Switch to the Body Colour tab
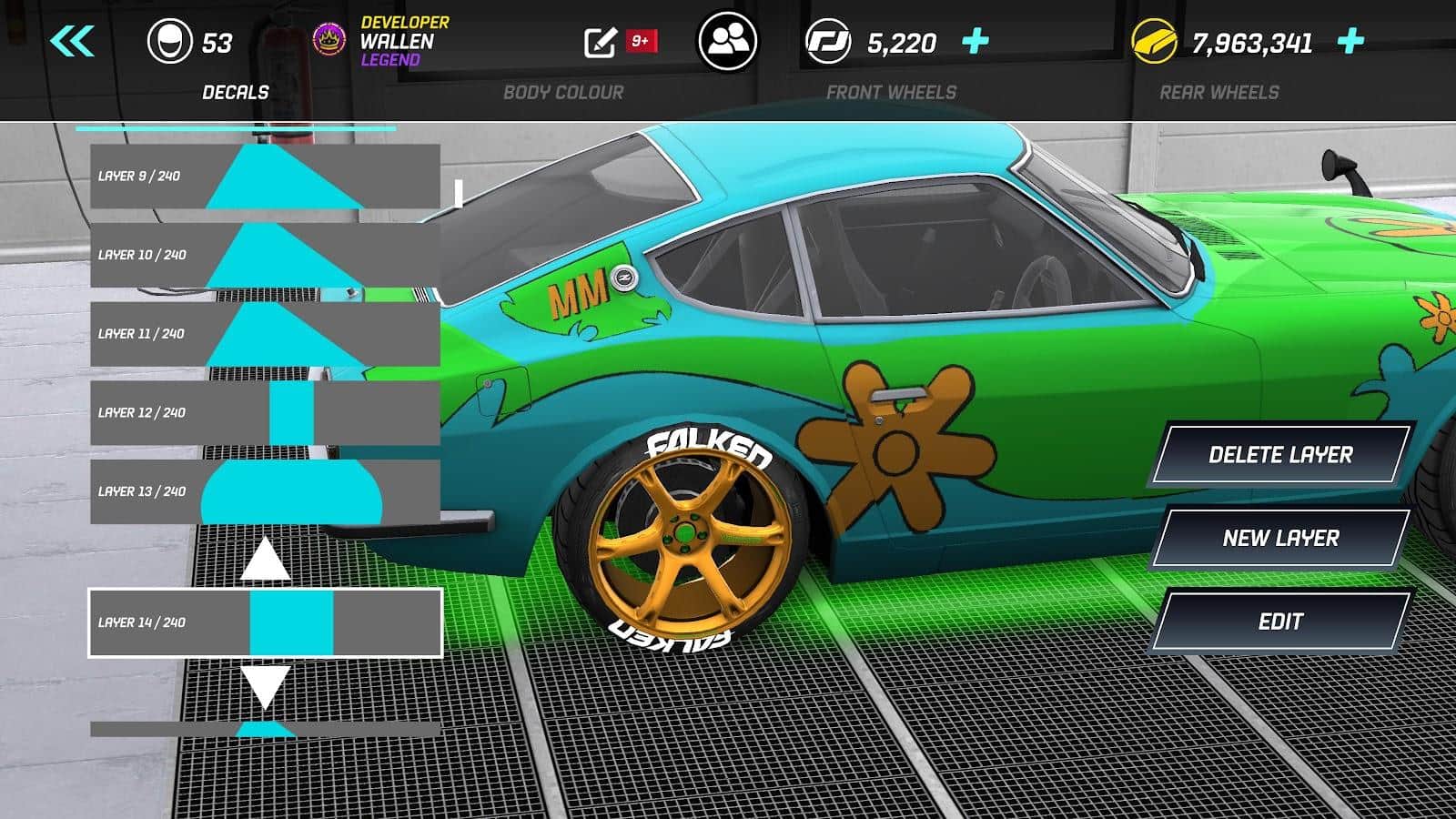The height and width of the screenshot is (819, 1456). click(566, 91)
